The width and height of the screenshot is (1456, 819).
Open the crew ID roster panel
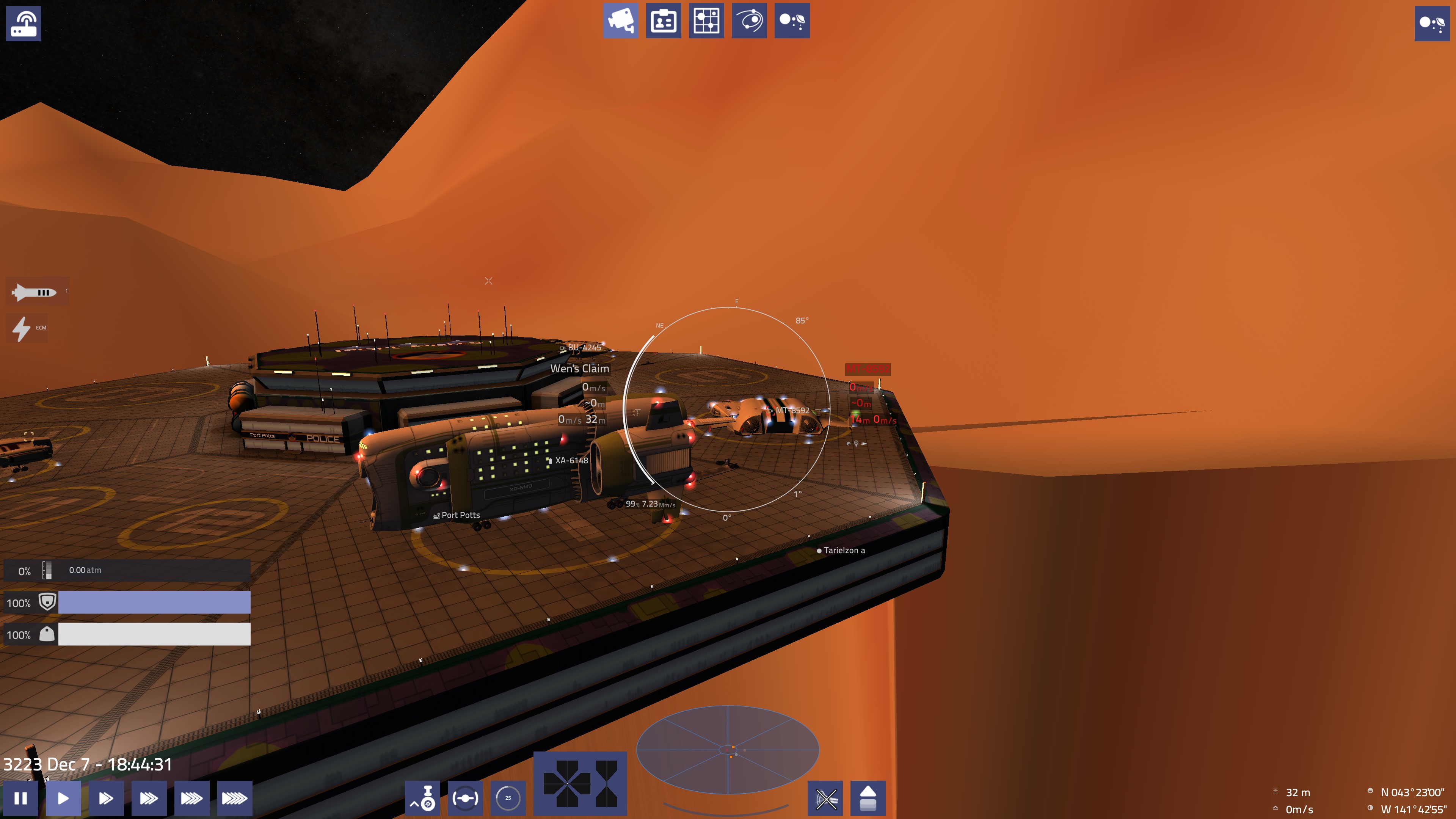(664, 21)
